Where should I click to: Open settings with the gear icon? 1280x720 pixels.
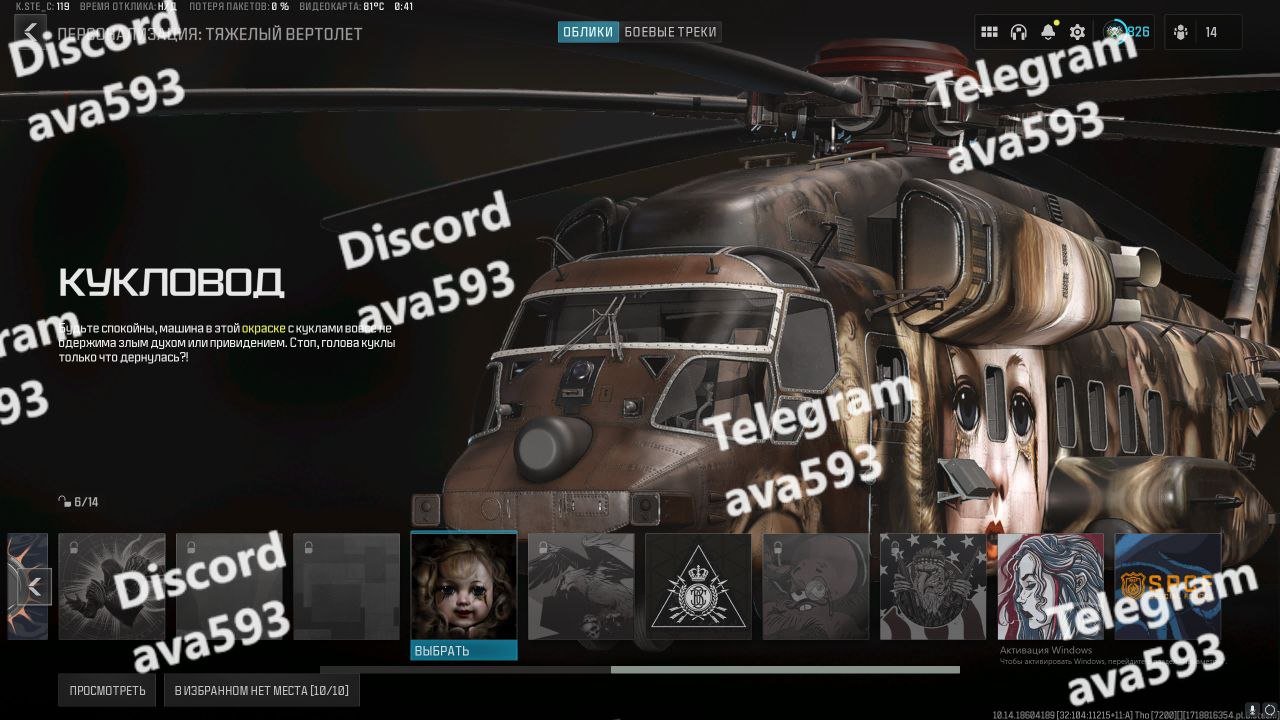click(1077, 32)
